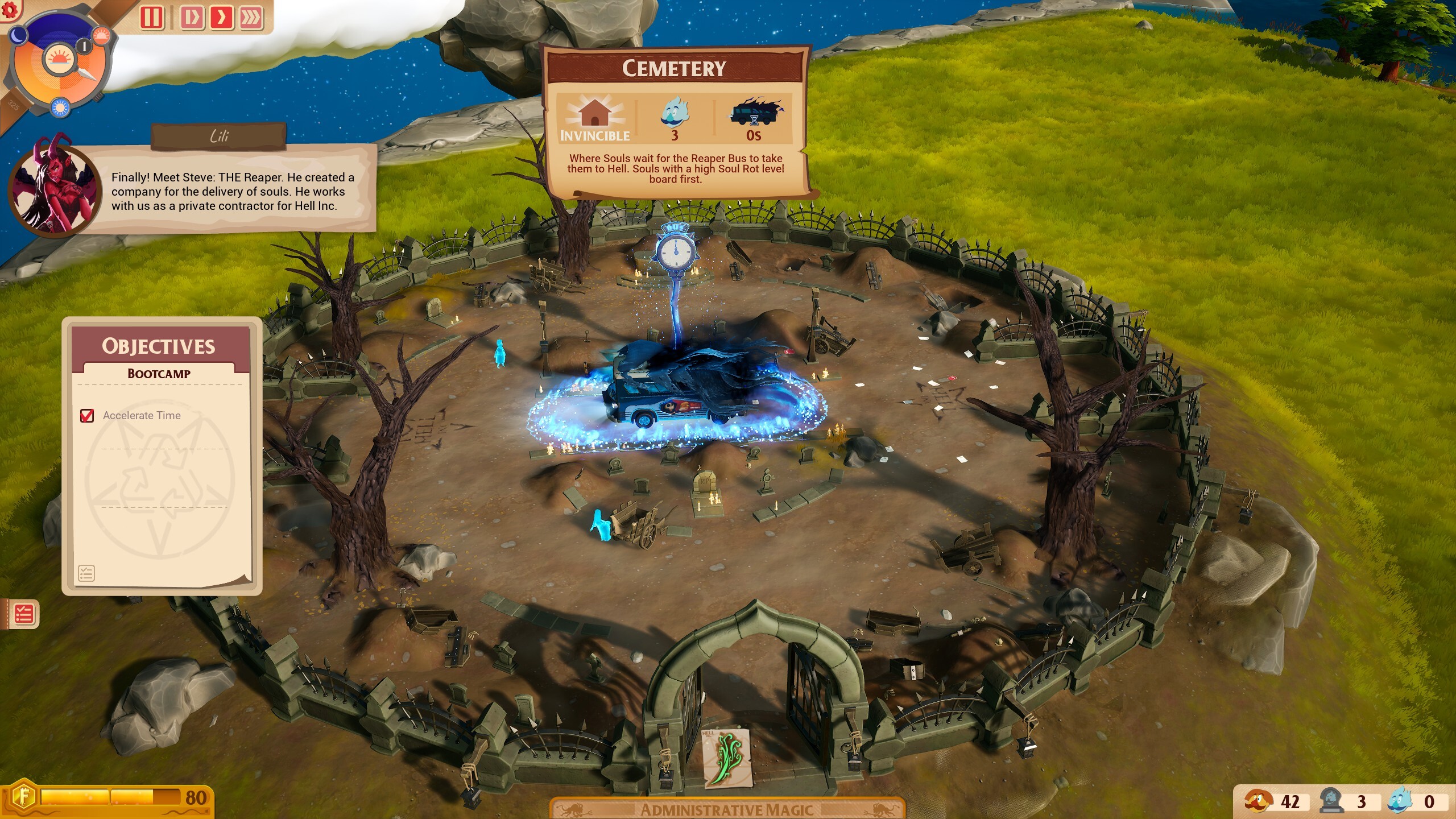Open the Administrative Magic panel
The width and height of the screenshot is (1456, 819).
tap(727, 809)
